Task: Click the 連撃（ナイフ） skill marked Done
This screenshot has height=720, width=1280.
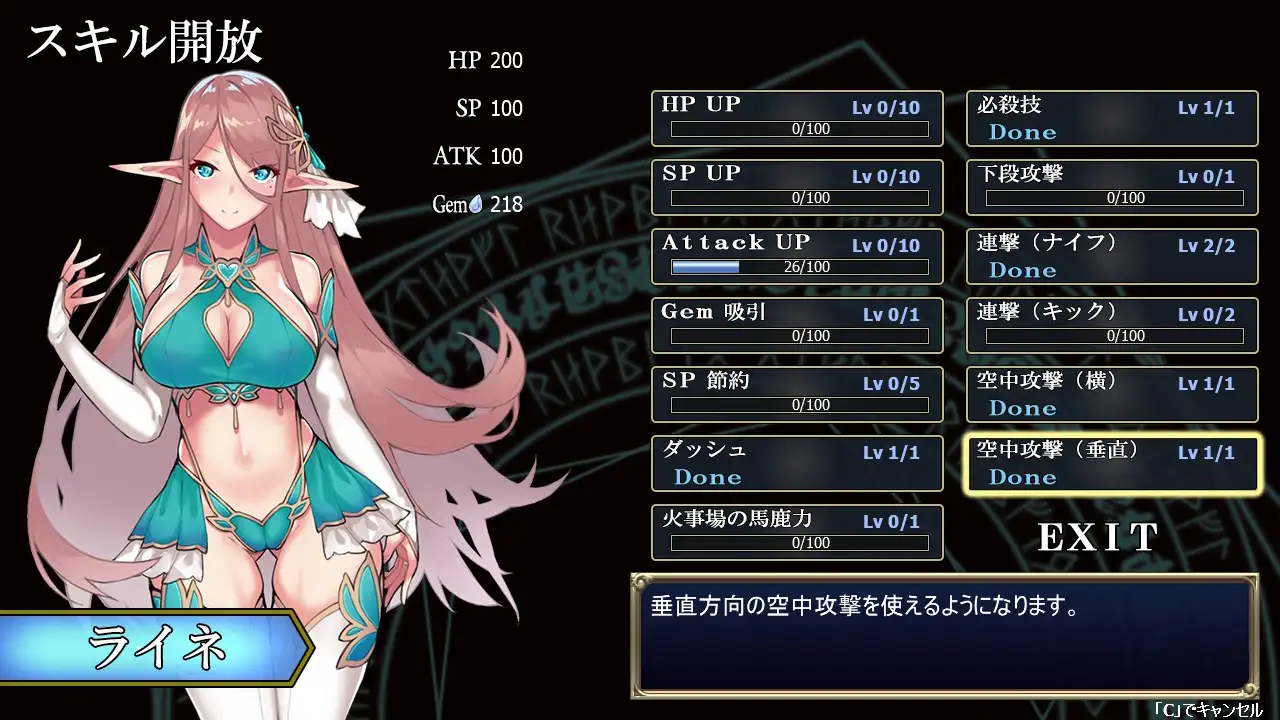Action: pyautogui.click(x=1111, y=256)
